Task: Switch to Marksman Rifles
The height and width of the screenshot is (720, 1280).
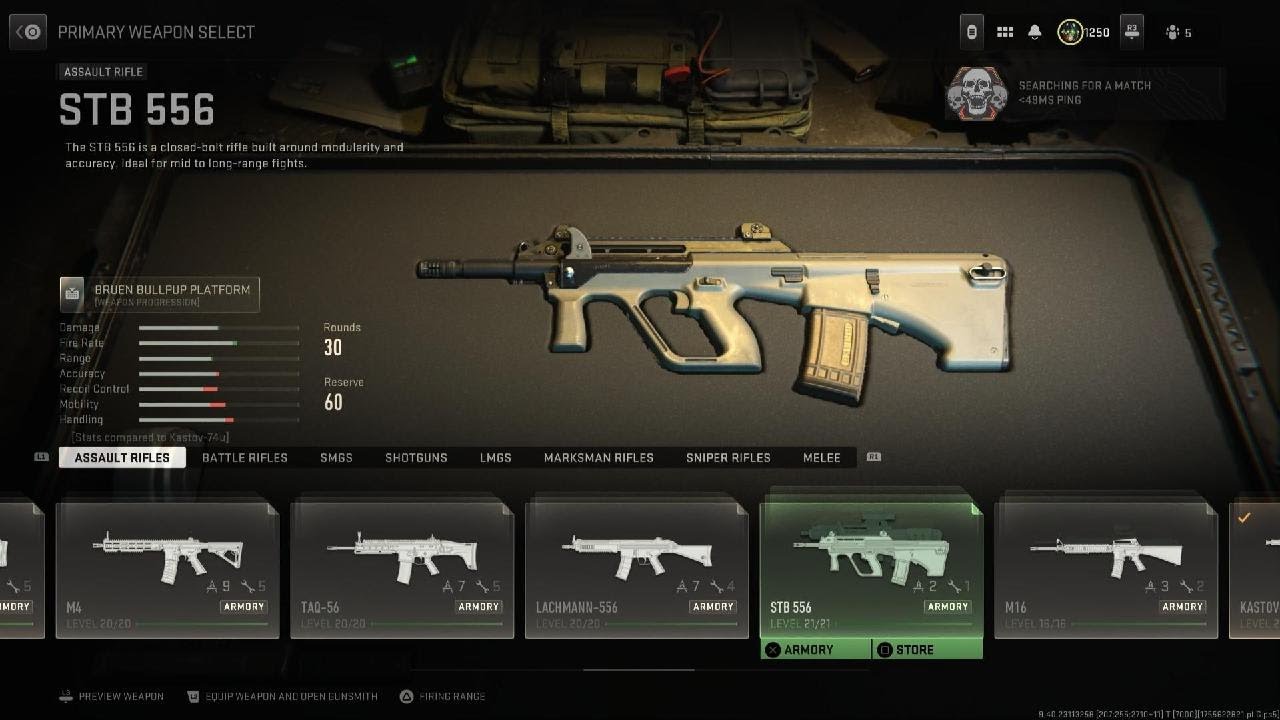Action: pyautogui.click(x=598, y=457)
